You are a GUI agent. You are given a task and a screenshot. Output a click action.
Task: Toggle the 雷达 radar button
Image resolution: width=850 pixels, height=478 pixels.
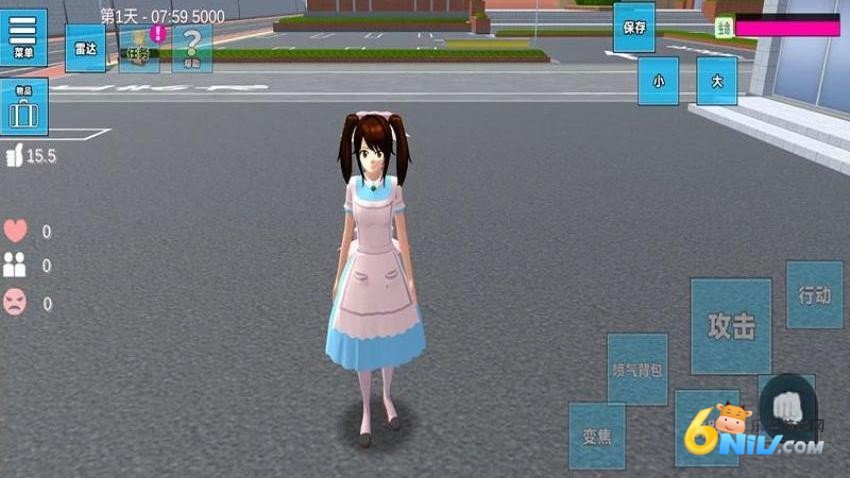point(85,47)
